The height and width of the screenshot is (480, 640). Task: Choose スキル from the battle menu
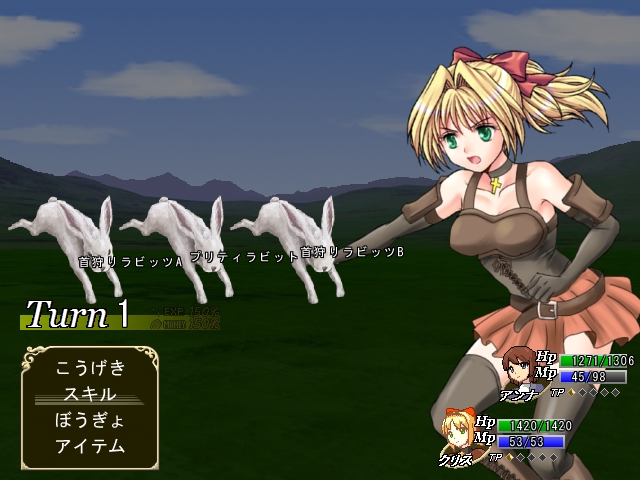(90, 394)
